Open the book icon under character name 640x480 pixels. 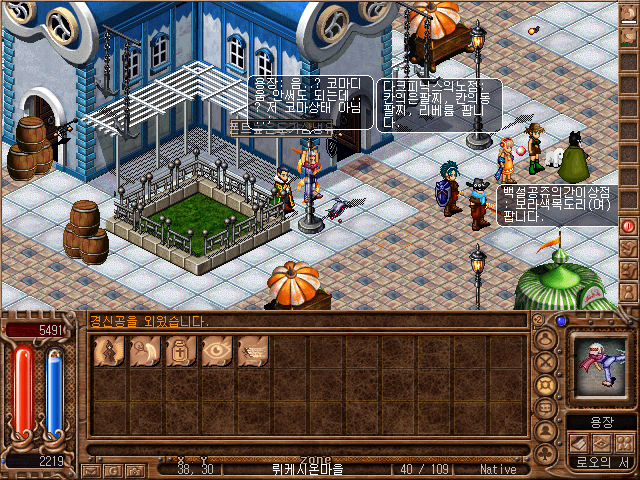pos(579,442)
